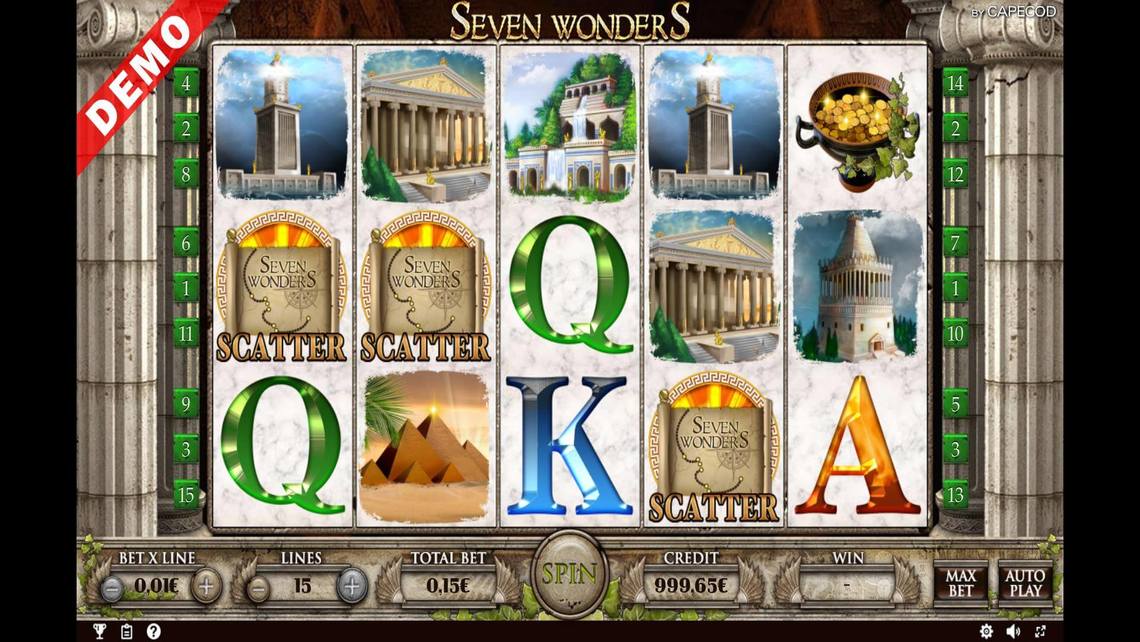This screenshot has height=642, width=1140.
Task: Highlight payline 13 on the right column
Action: click(x=955, y=494)
